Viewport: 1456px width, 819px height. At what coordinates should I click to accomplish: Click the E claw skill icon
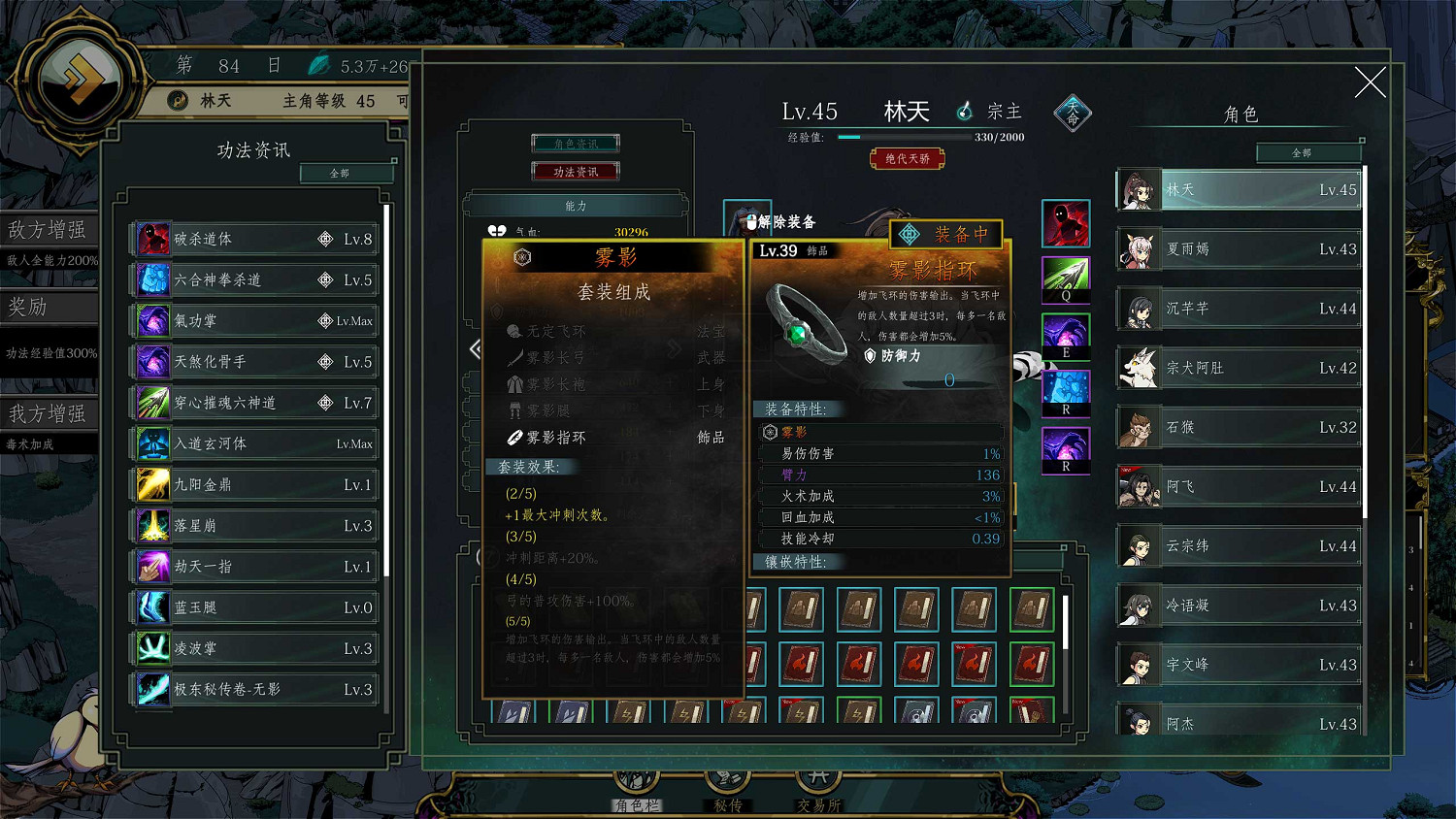(x=1066, y=334)
